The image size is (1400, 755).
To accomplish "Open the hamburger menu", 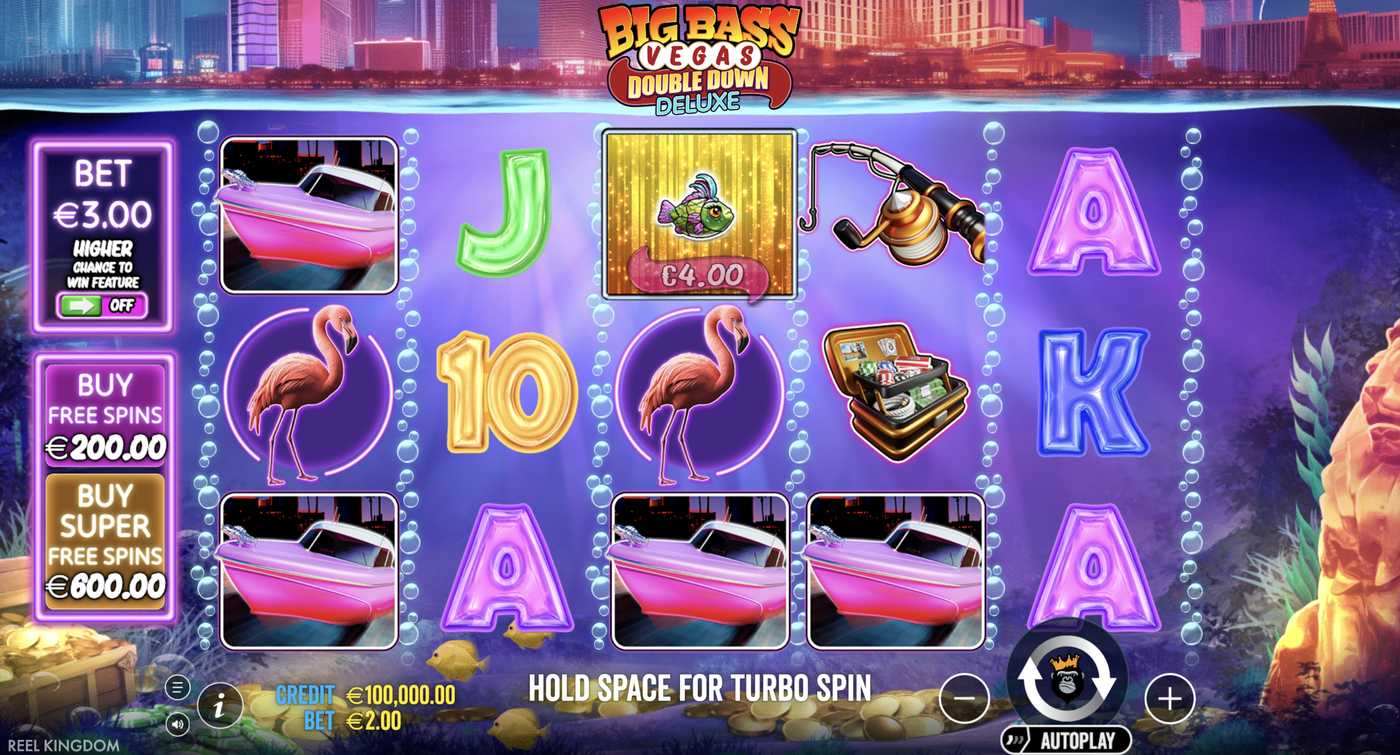I will pos(178,687).
